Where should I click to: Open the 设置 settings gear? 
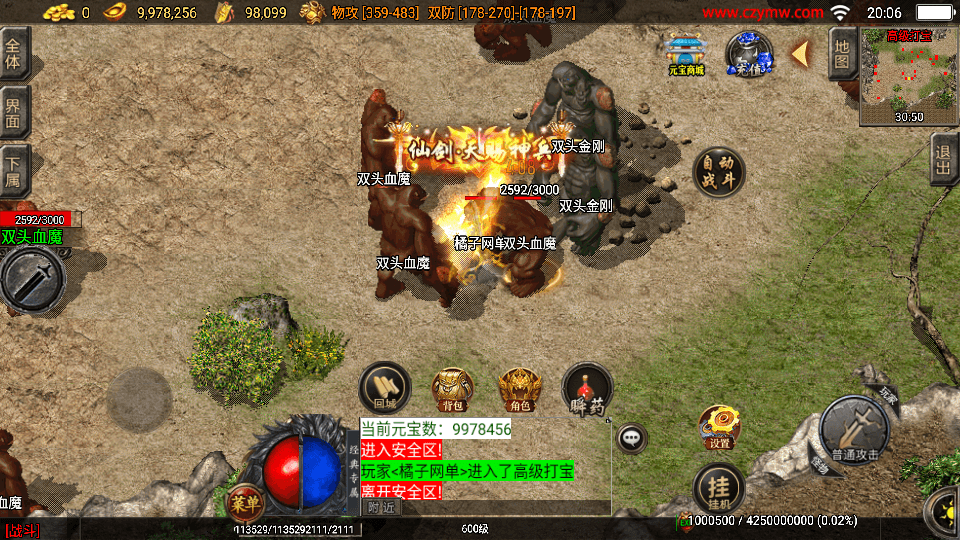pos(719,427)
